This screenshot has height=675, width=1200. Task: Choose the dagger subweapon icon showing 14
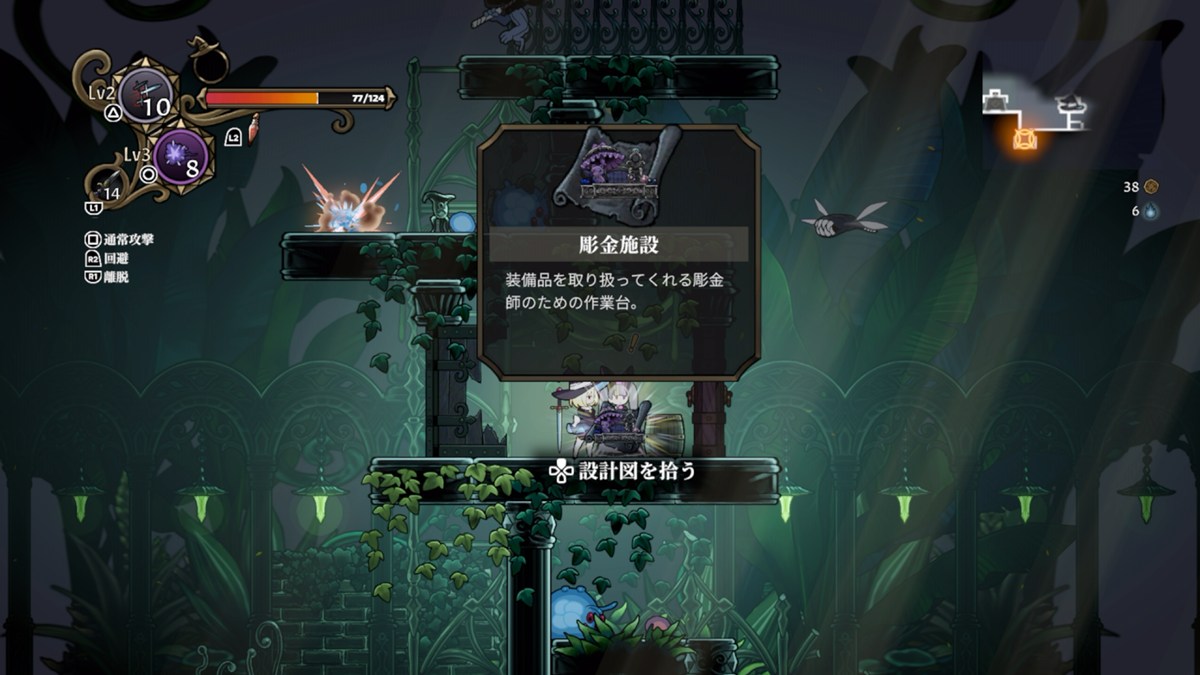tap(108, 183)
